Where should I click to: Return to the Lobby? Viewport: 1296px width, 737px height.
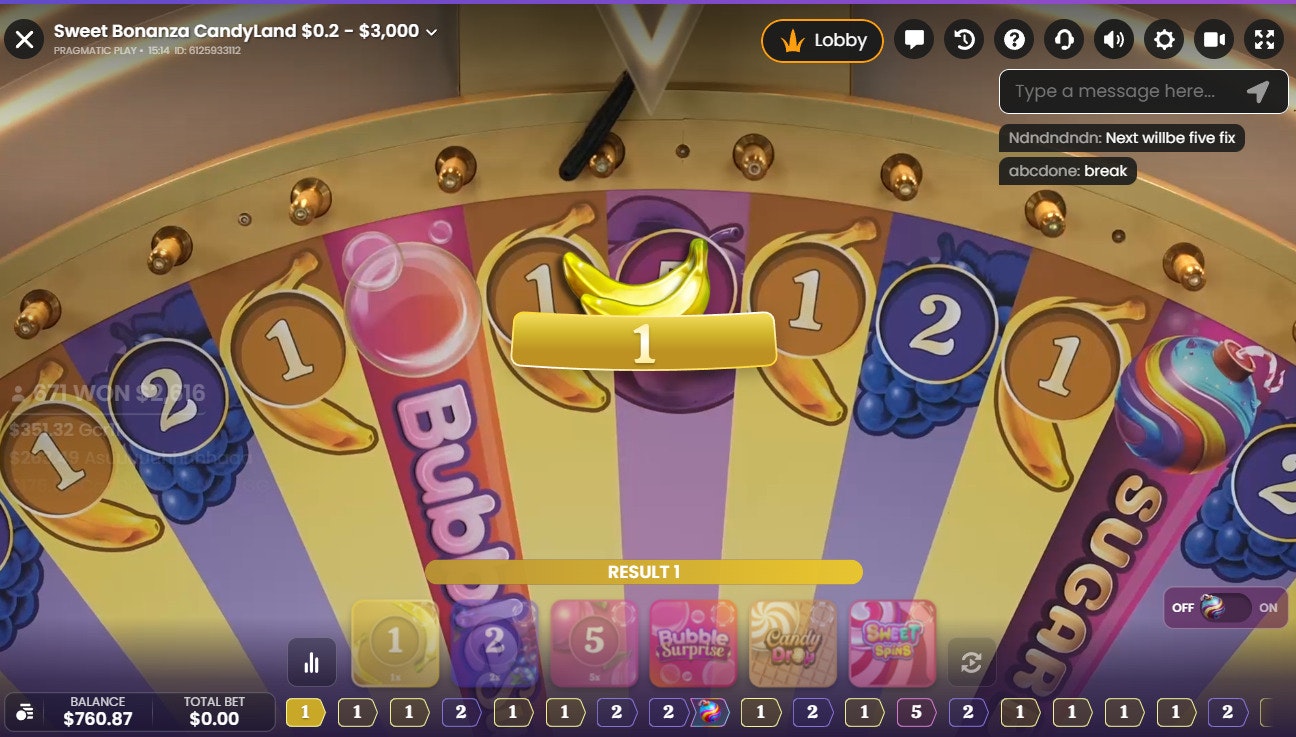[822, 41]
